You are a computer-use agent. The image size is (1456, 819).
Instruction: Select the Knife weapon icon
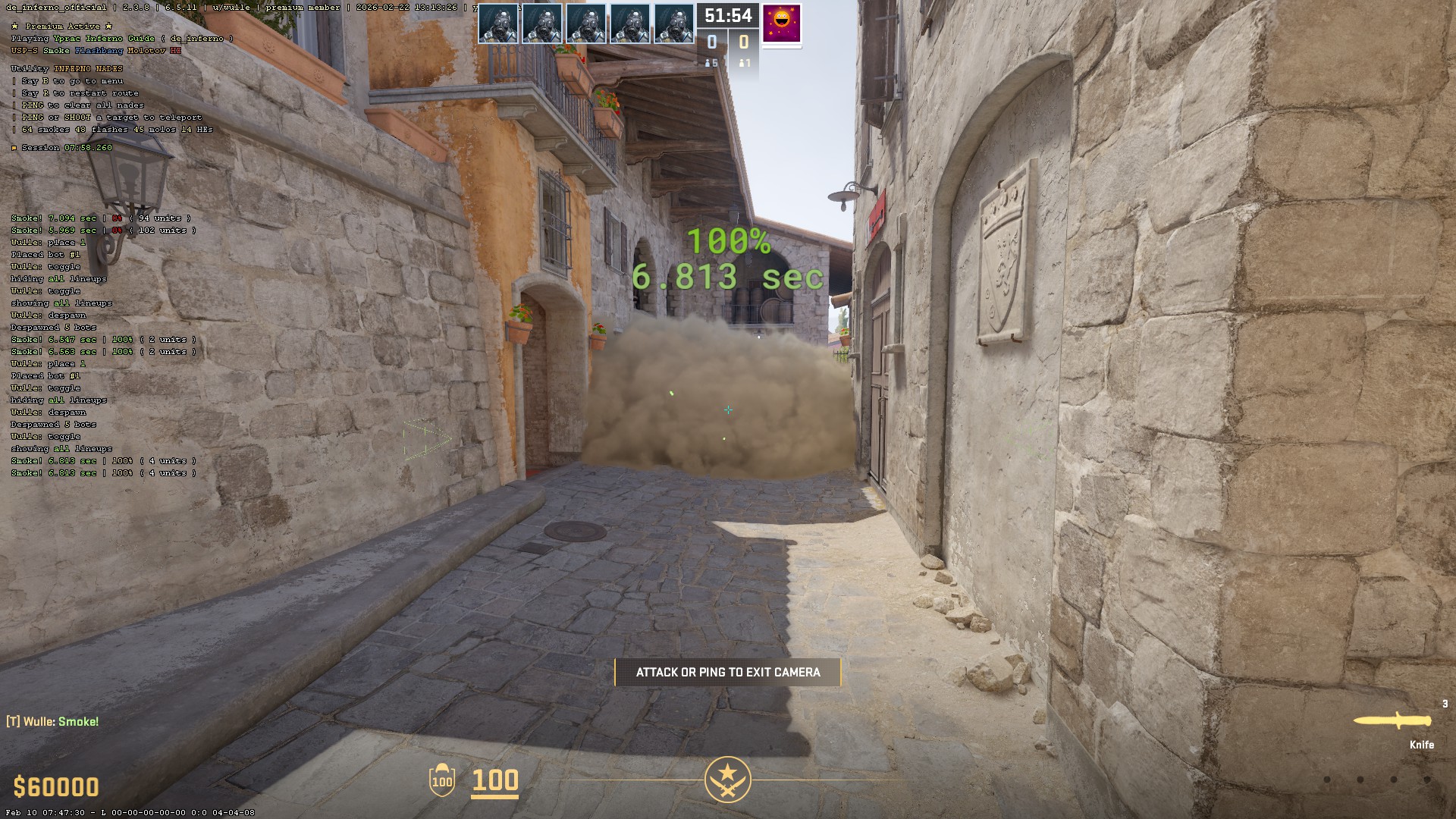point(1392,721)
